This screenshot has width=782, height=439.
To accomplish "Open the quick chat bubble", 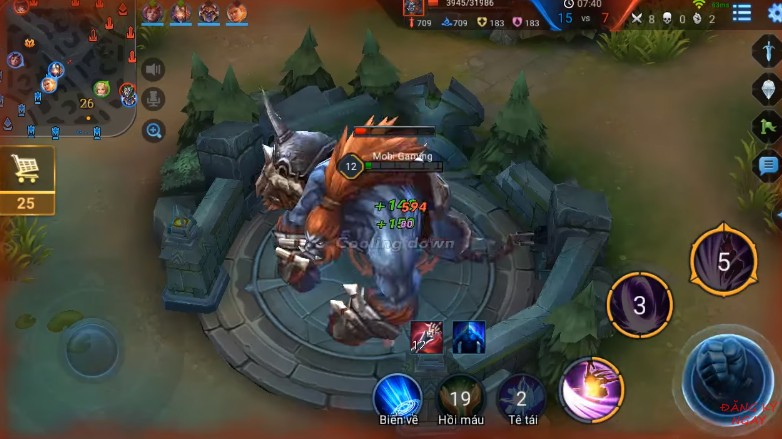I will coord(767,165).
